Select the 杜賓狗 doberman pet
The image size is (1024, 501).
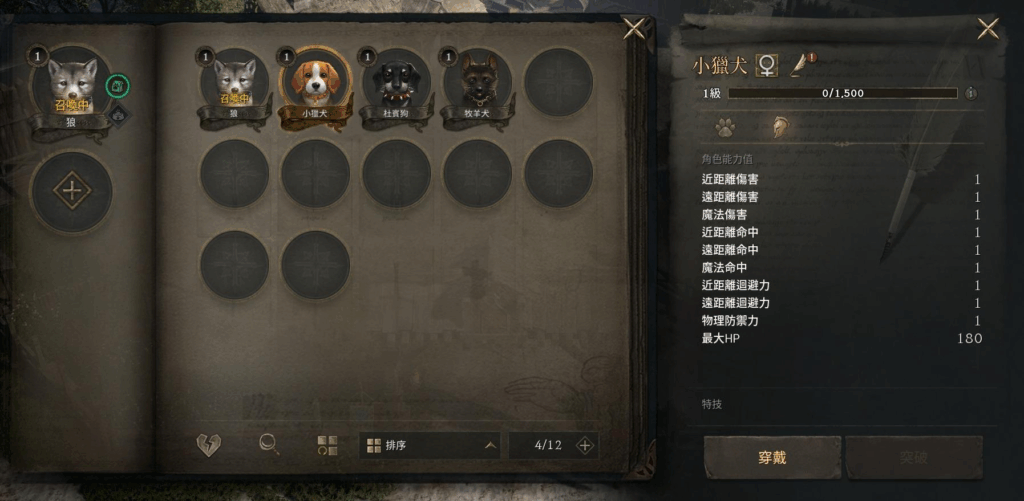[x=396, y=82]
